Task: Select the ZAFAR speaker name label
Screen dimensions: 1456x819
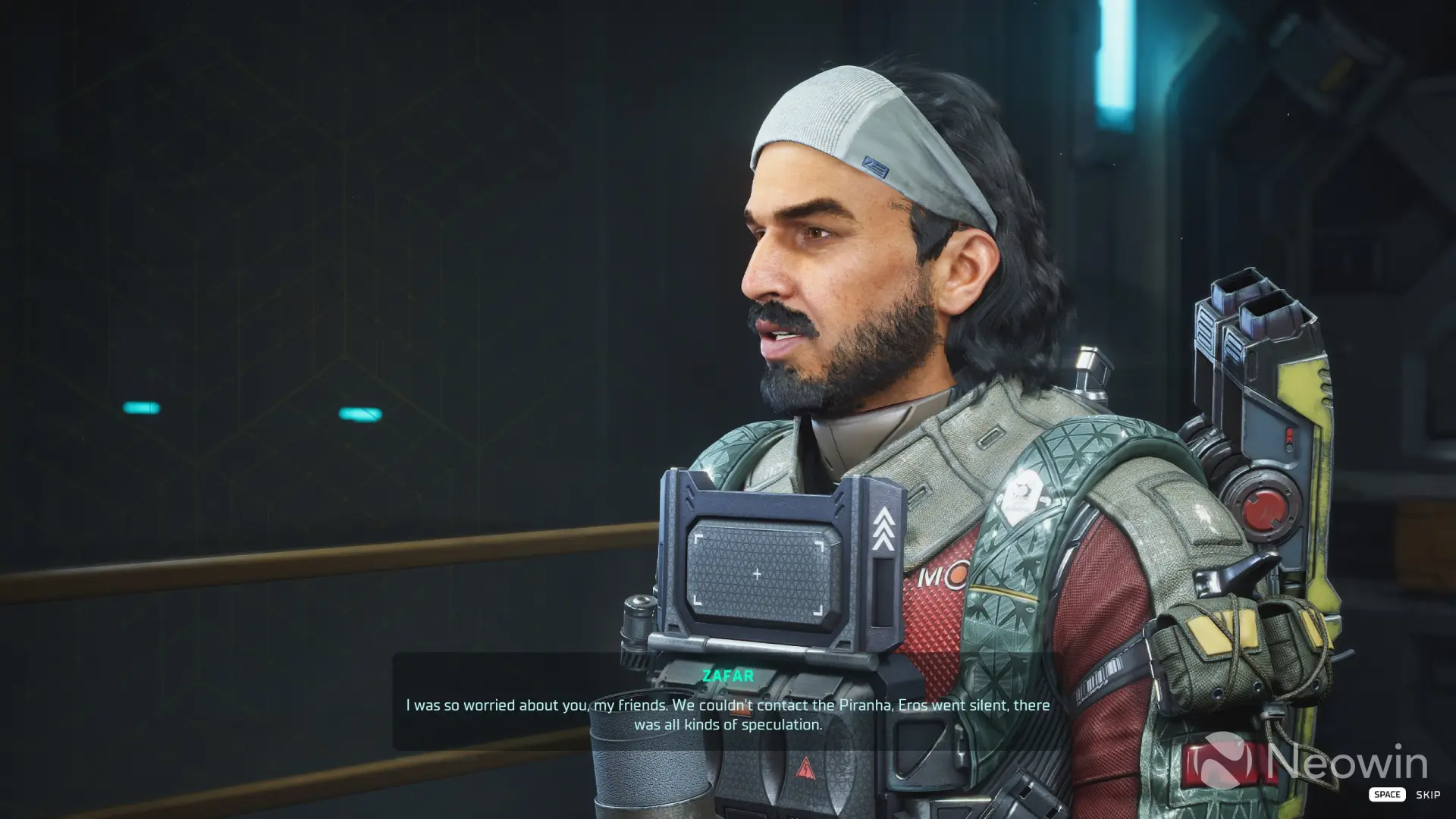Action: (x=730, y=676)
